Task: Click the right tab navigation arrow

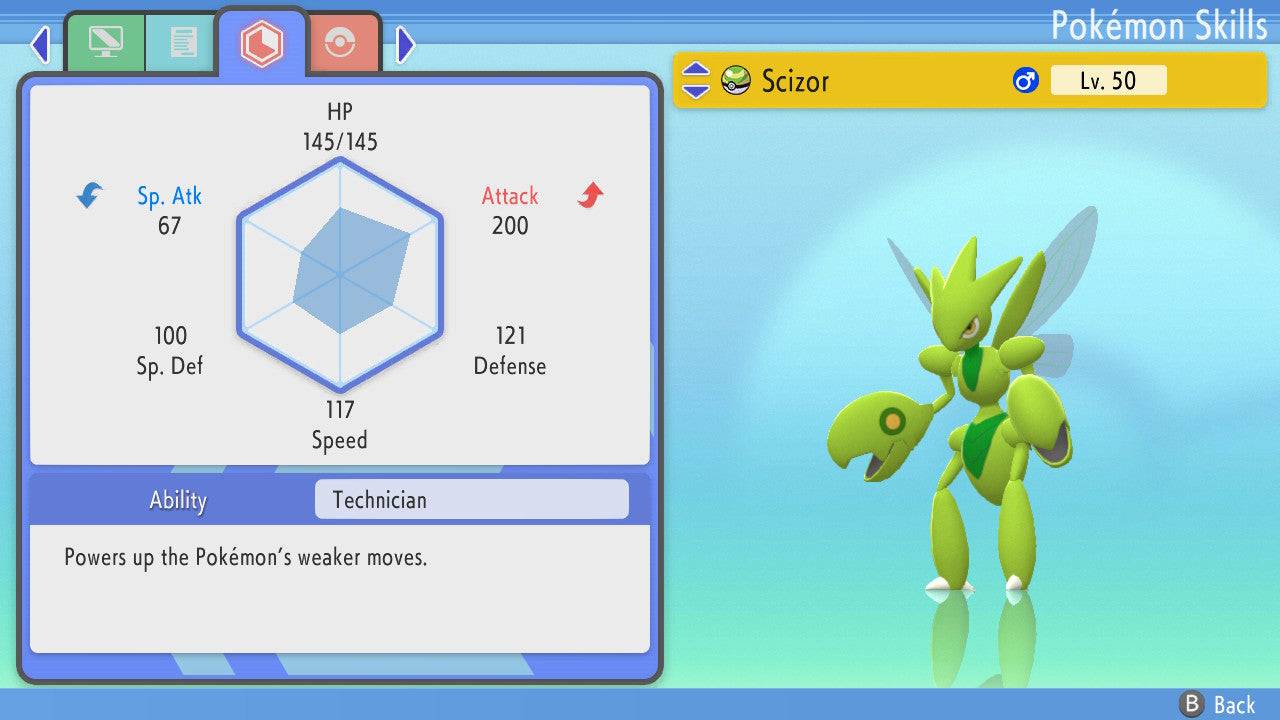Action: pyautogui.click(x=405, y=44)
